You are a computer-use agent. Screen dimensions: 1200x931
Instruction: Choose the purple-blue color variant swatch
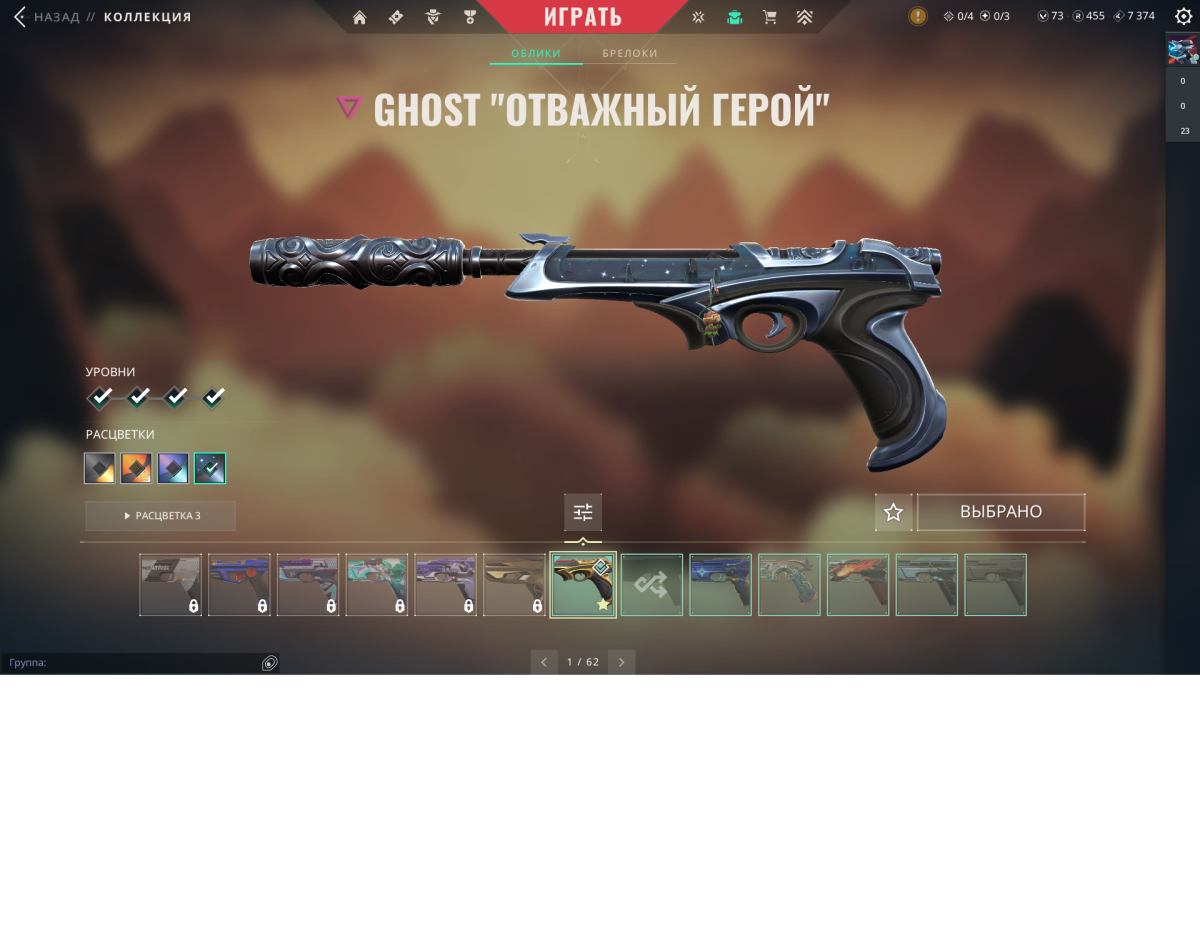coord(173,468)
